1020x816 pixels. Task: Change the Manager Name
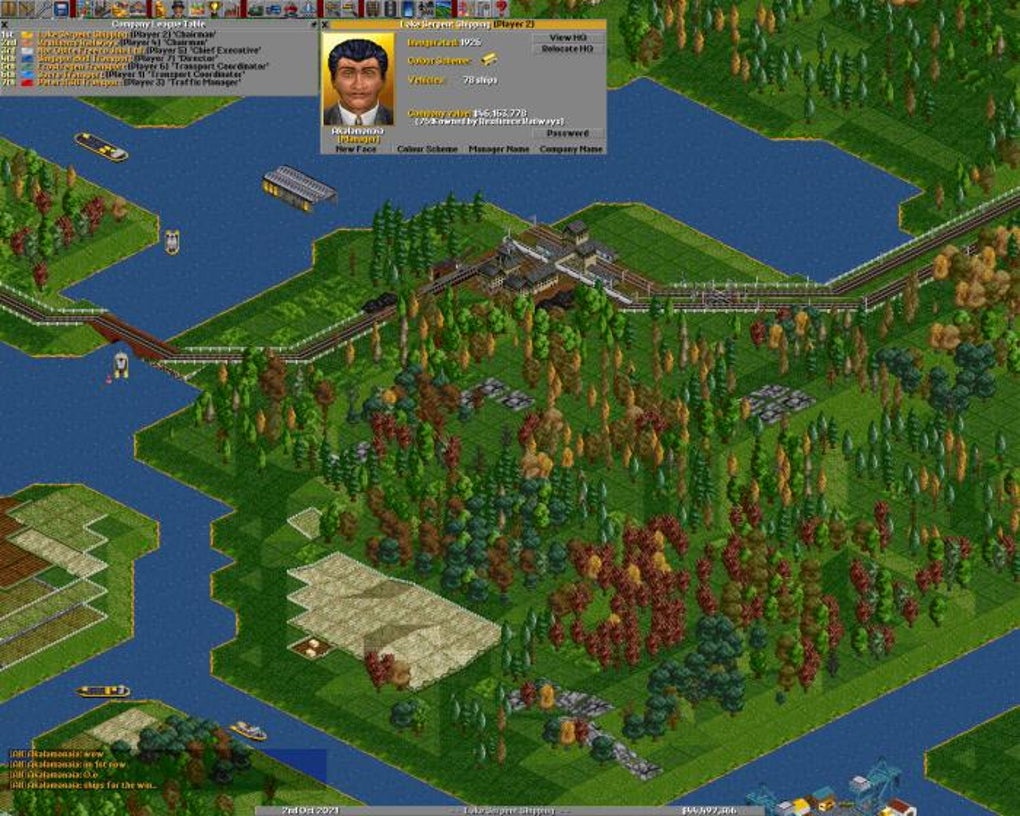pyautogui.click(x=499, y=149)
